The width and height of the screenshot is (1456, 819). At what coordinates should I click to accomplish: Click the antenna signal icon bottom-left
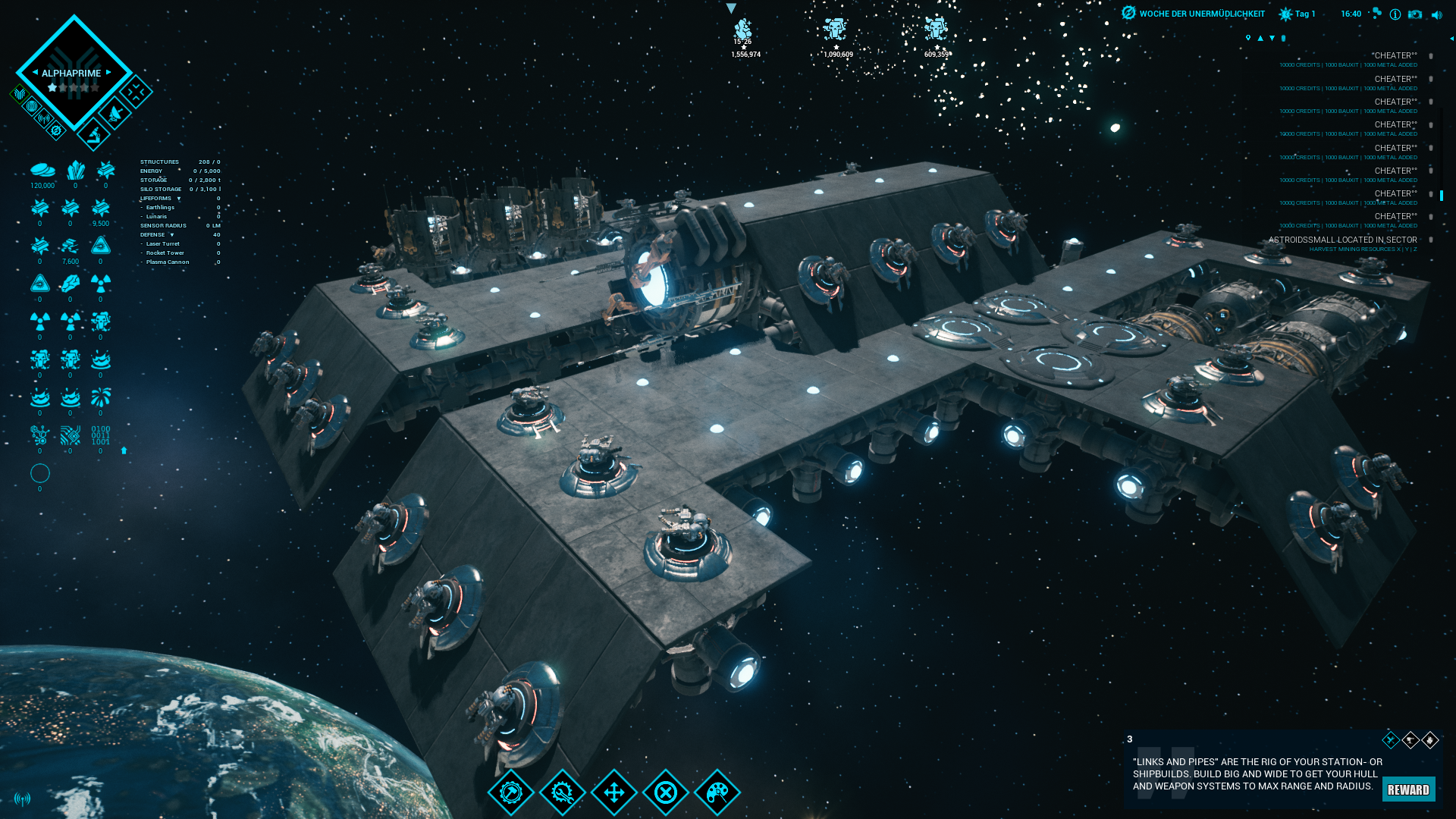click(22, 799)
